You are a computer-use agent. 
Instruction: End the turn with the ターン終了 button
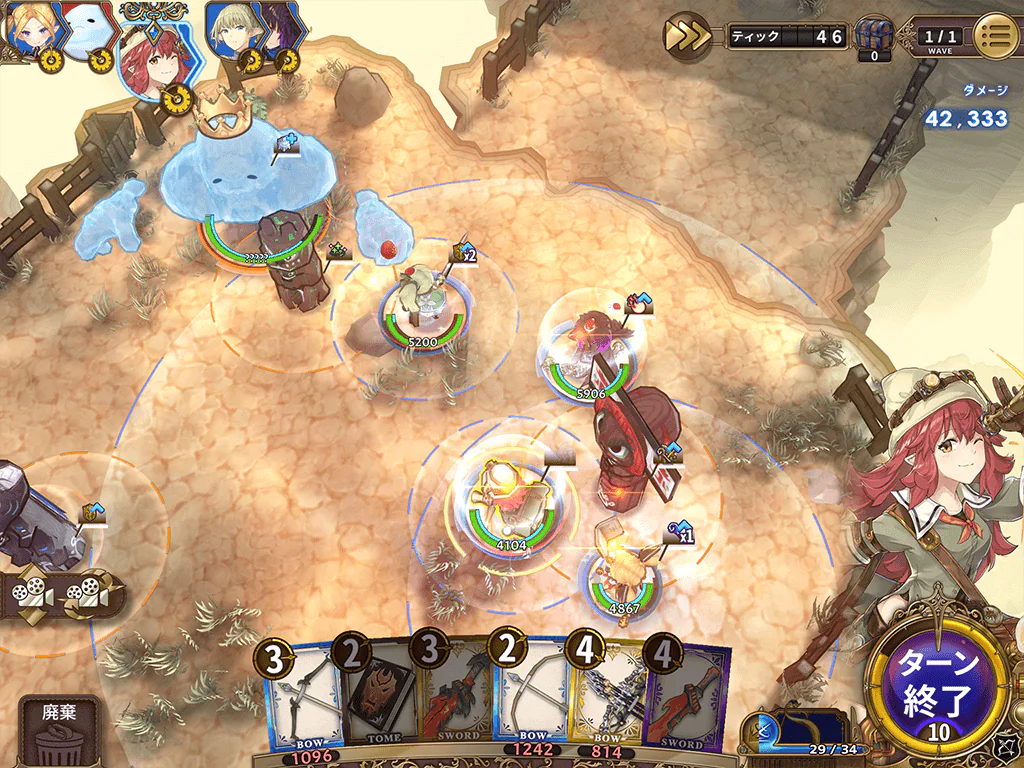(938, 684)
